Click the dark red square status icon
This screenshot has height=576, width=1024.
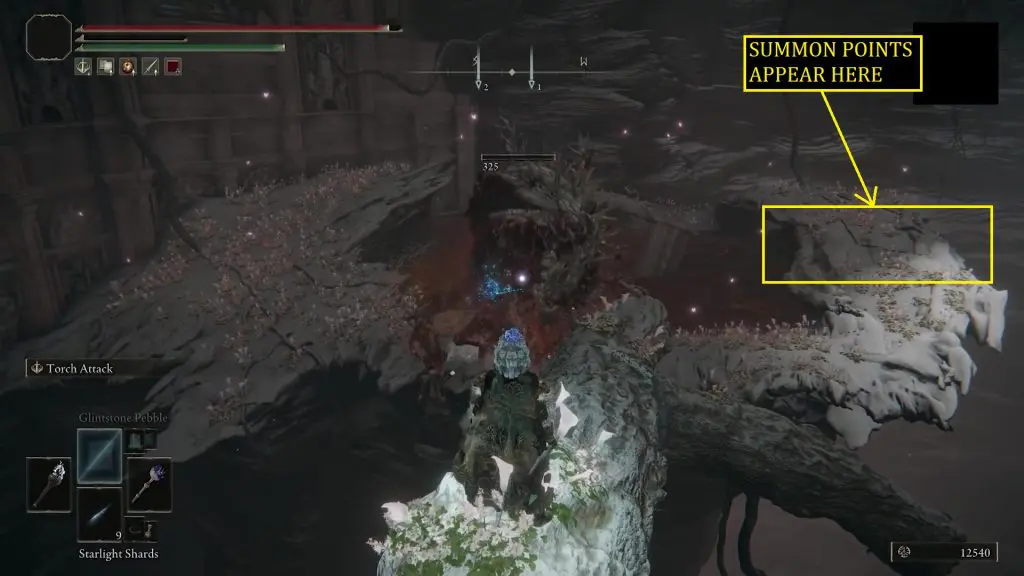pos(172,67)
